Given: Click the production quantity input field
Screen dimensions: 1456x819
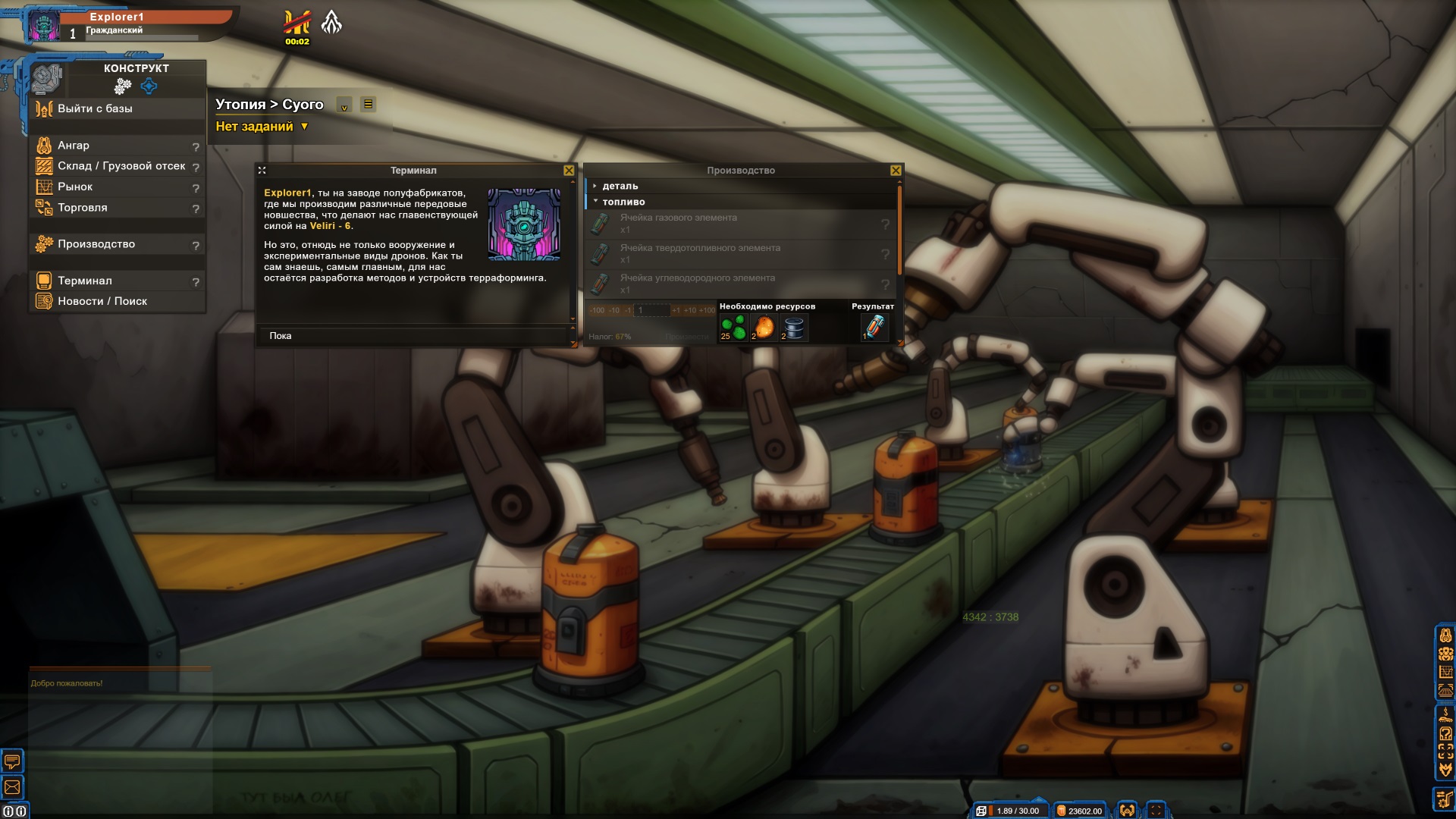Looking at the screenshot, I should point(652,310).
